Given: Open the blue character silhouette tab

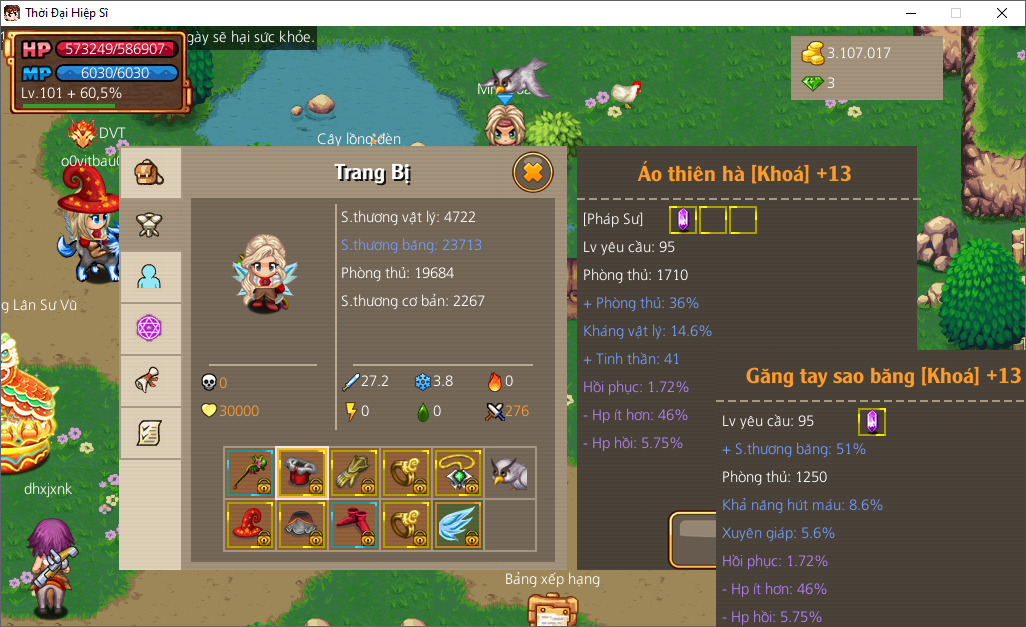Looking at the screenshot, I should (150, 277).
